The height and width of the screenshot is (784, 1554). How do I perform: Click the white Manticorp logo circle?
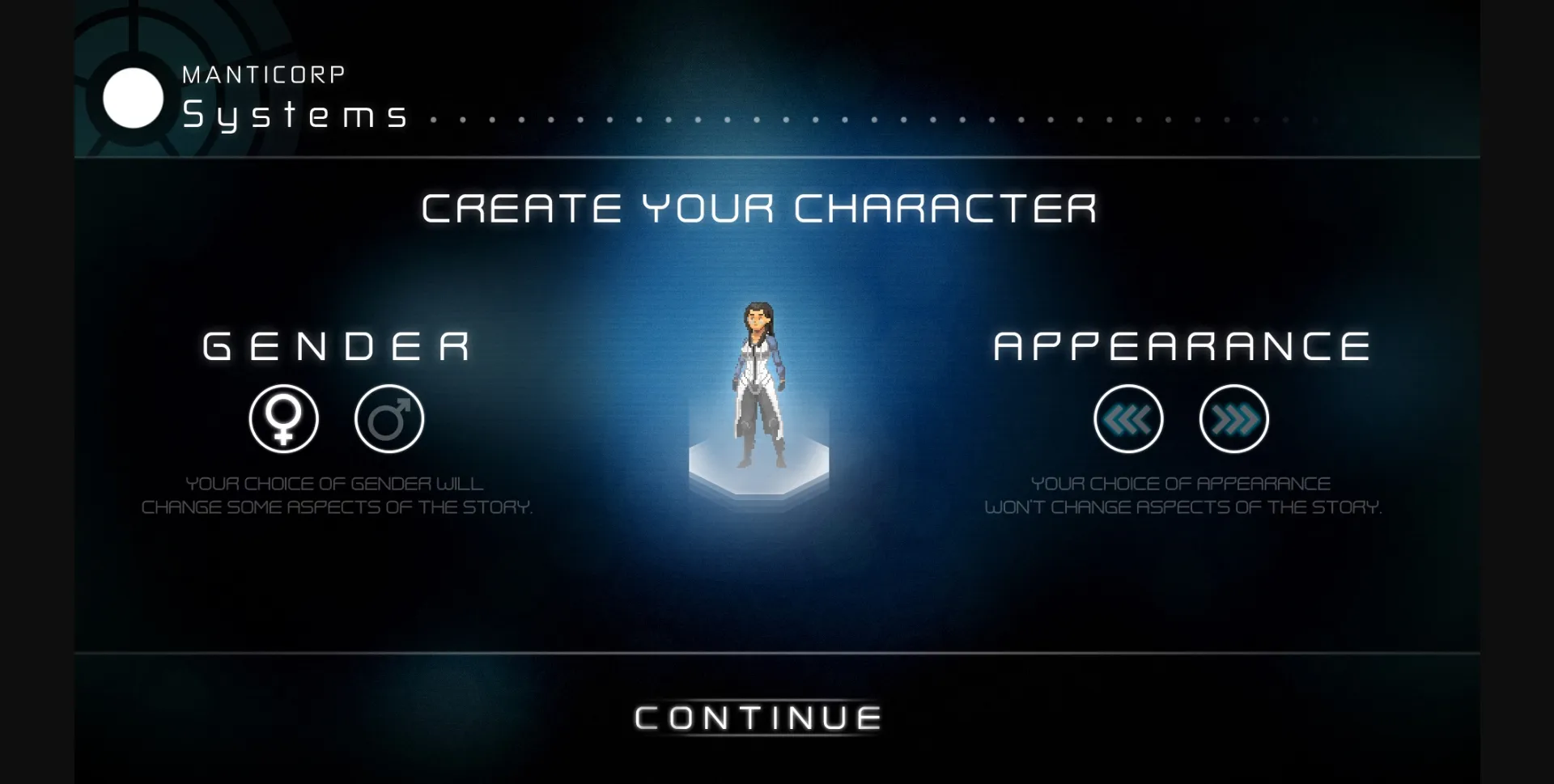click(x=134, y=99)
